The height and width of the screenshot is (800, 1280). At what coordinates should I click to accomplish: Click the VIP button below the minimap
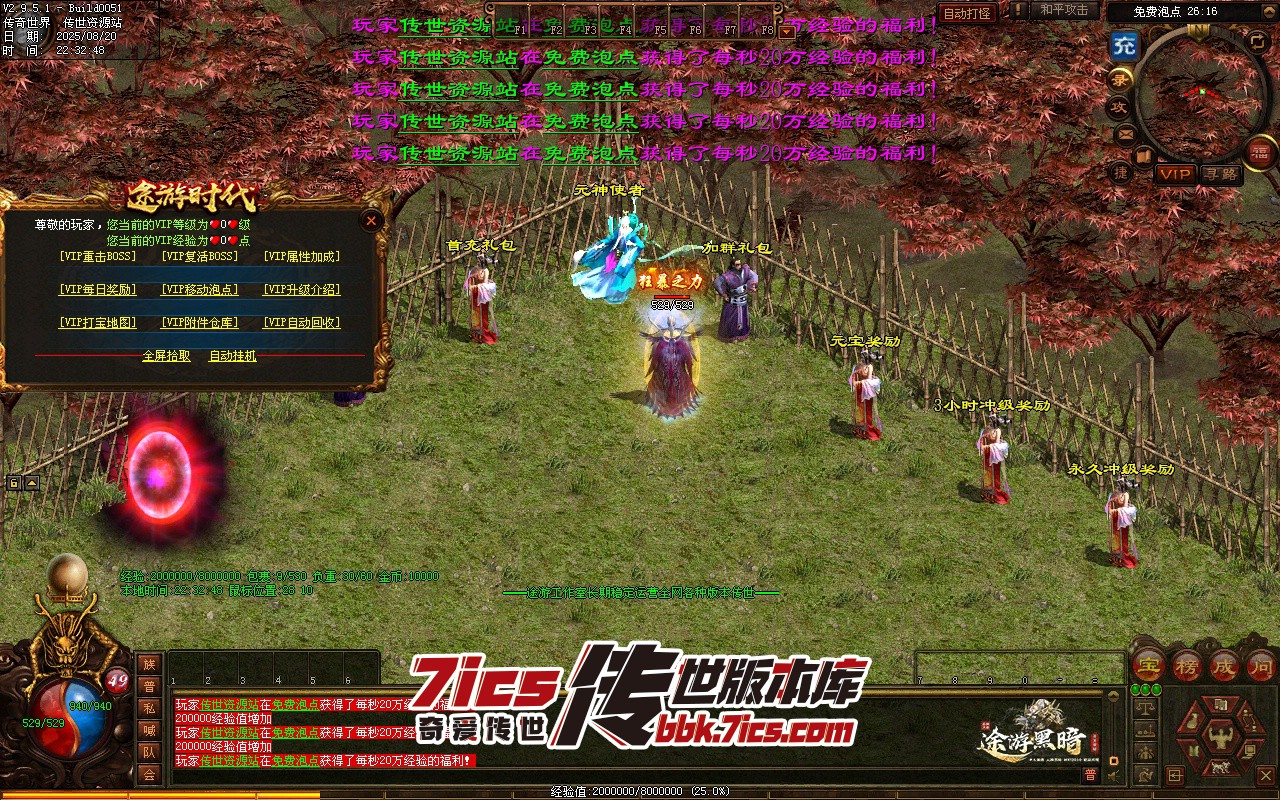(1175, 174)
